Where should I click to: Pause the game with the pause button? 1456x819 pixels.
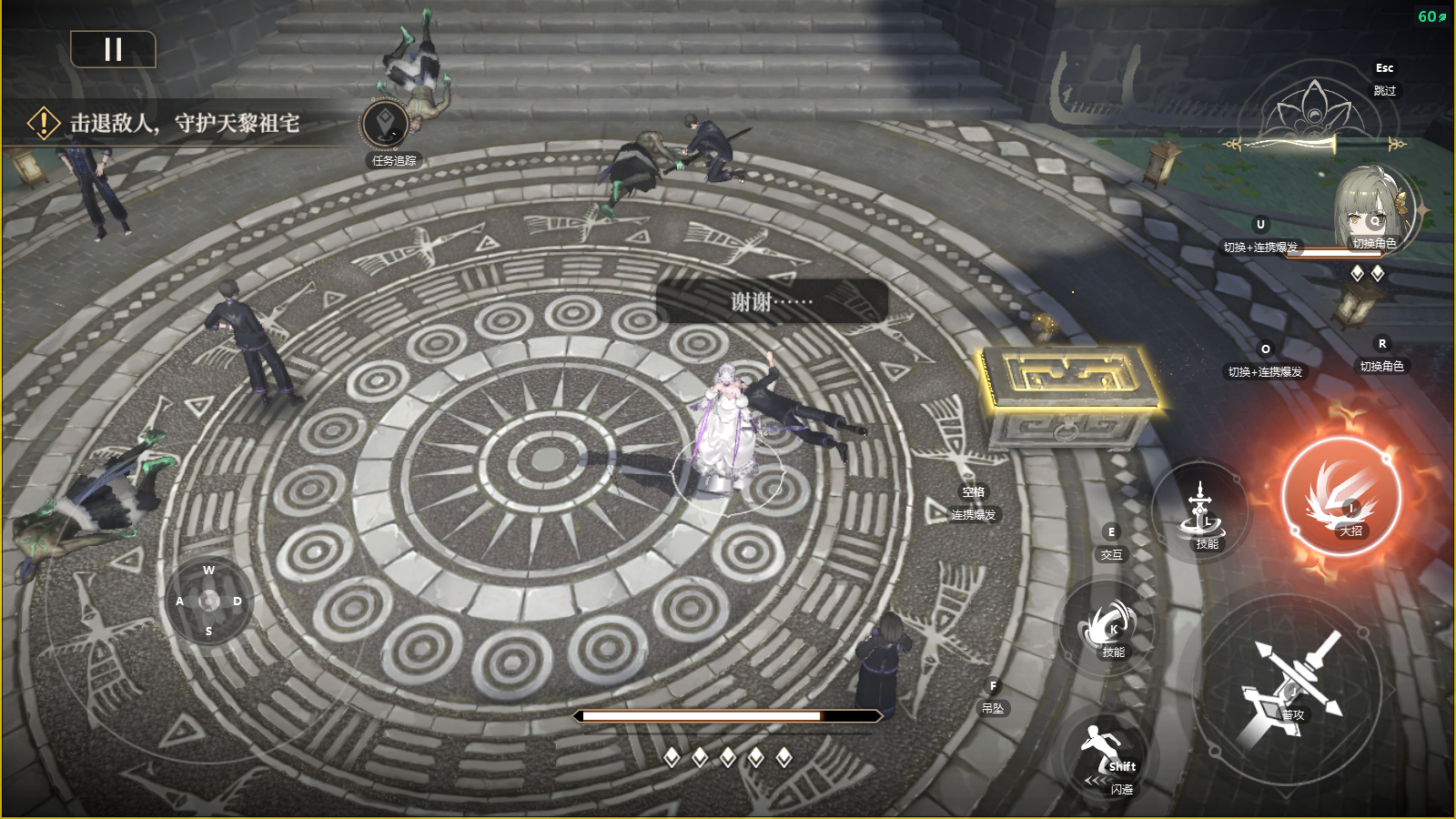click(113, 49)
